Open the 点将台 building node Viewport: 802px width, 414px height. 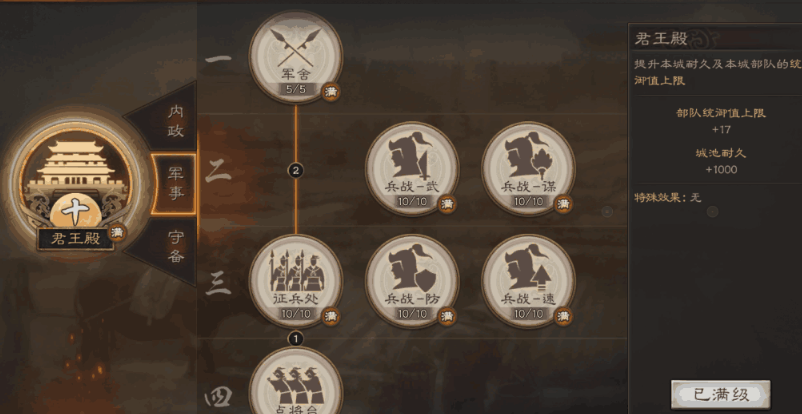point(295,385)
